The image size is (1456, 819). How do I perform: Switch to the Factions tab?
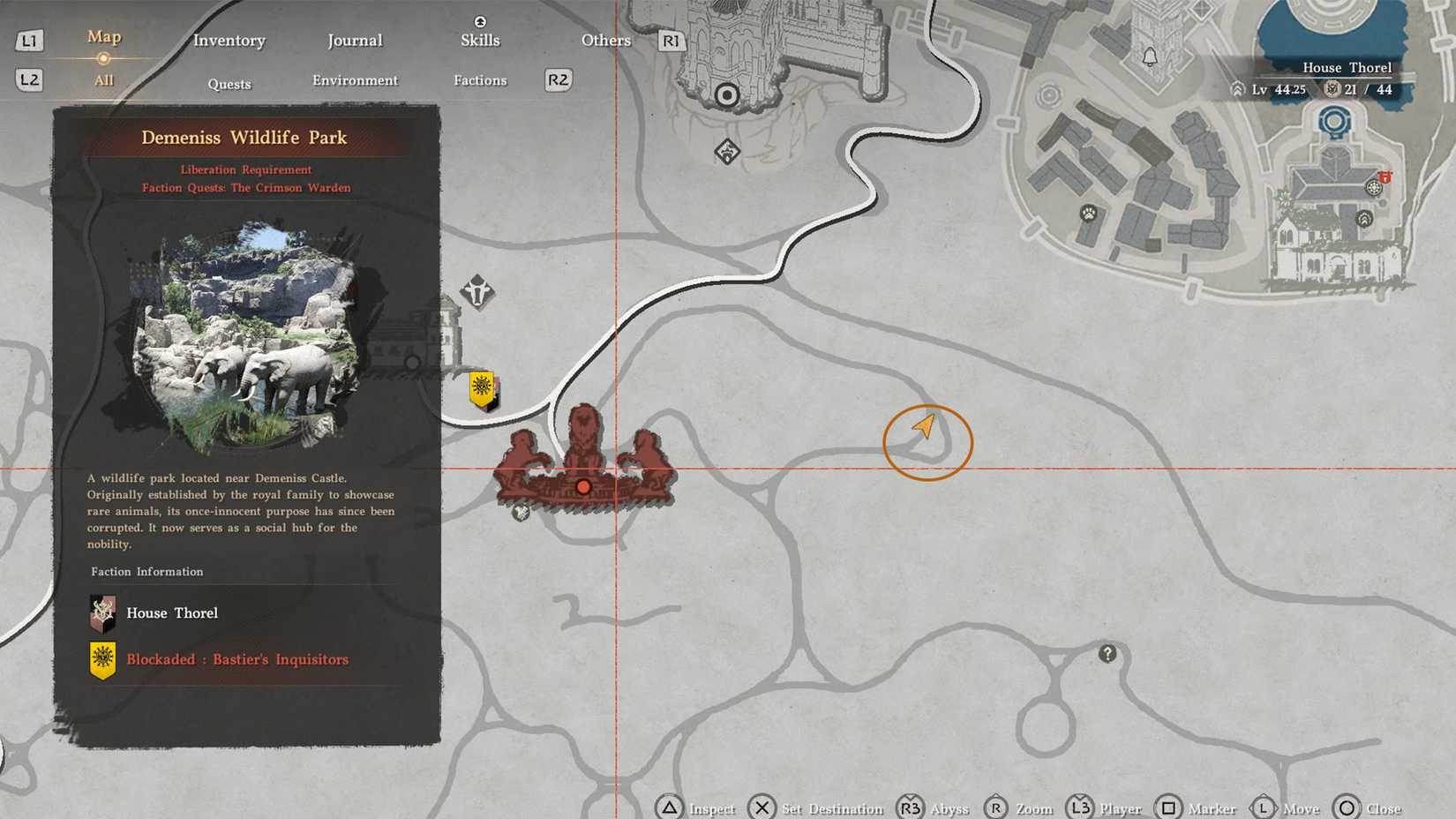pos(479,79)
